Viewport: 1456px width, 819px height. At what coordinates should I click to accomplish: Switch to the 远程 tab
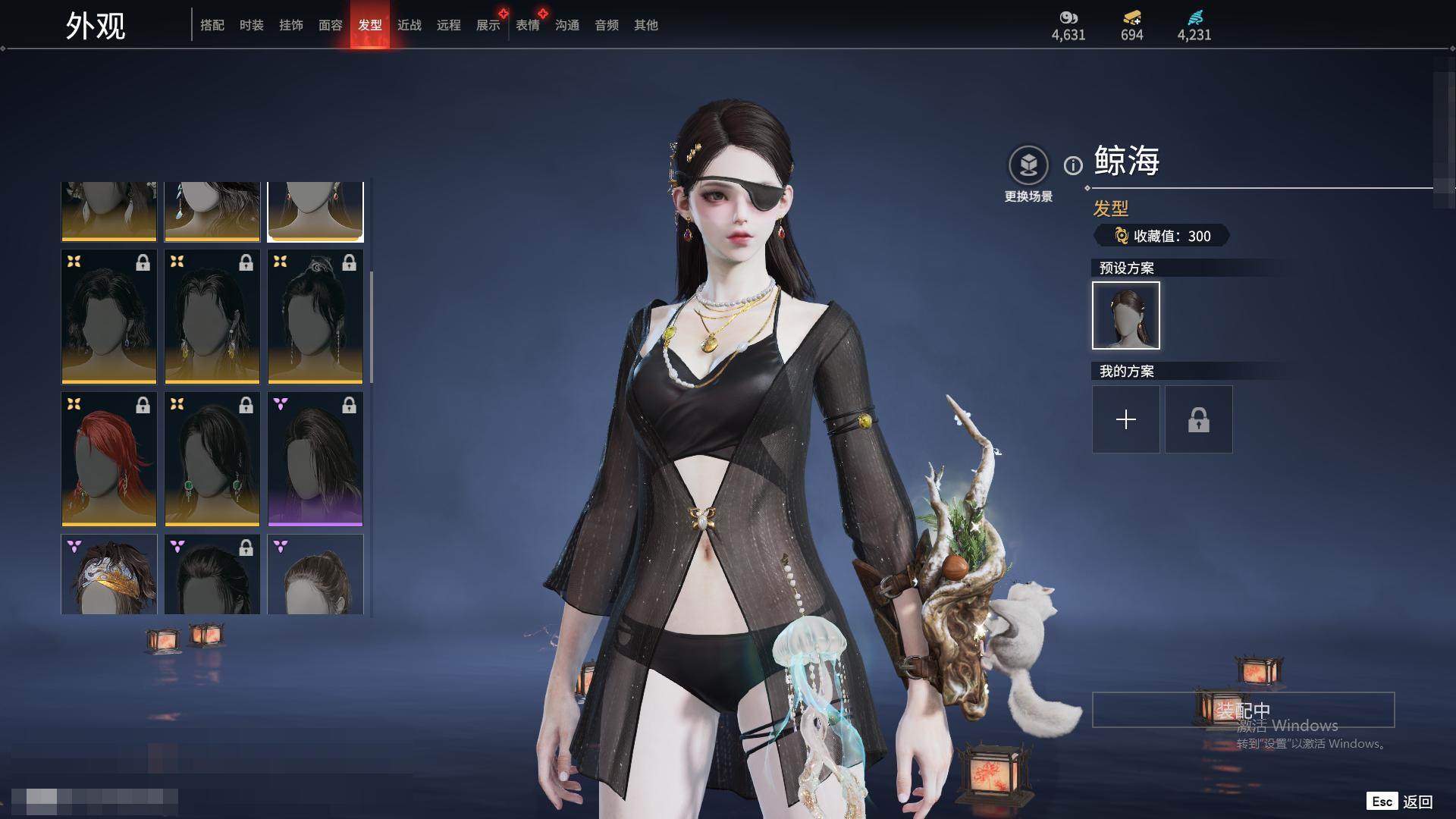(449, 25)
